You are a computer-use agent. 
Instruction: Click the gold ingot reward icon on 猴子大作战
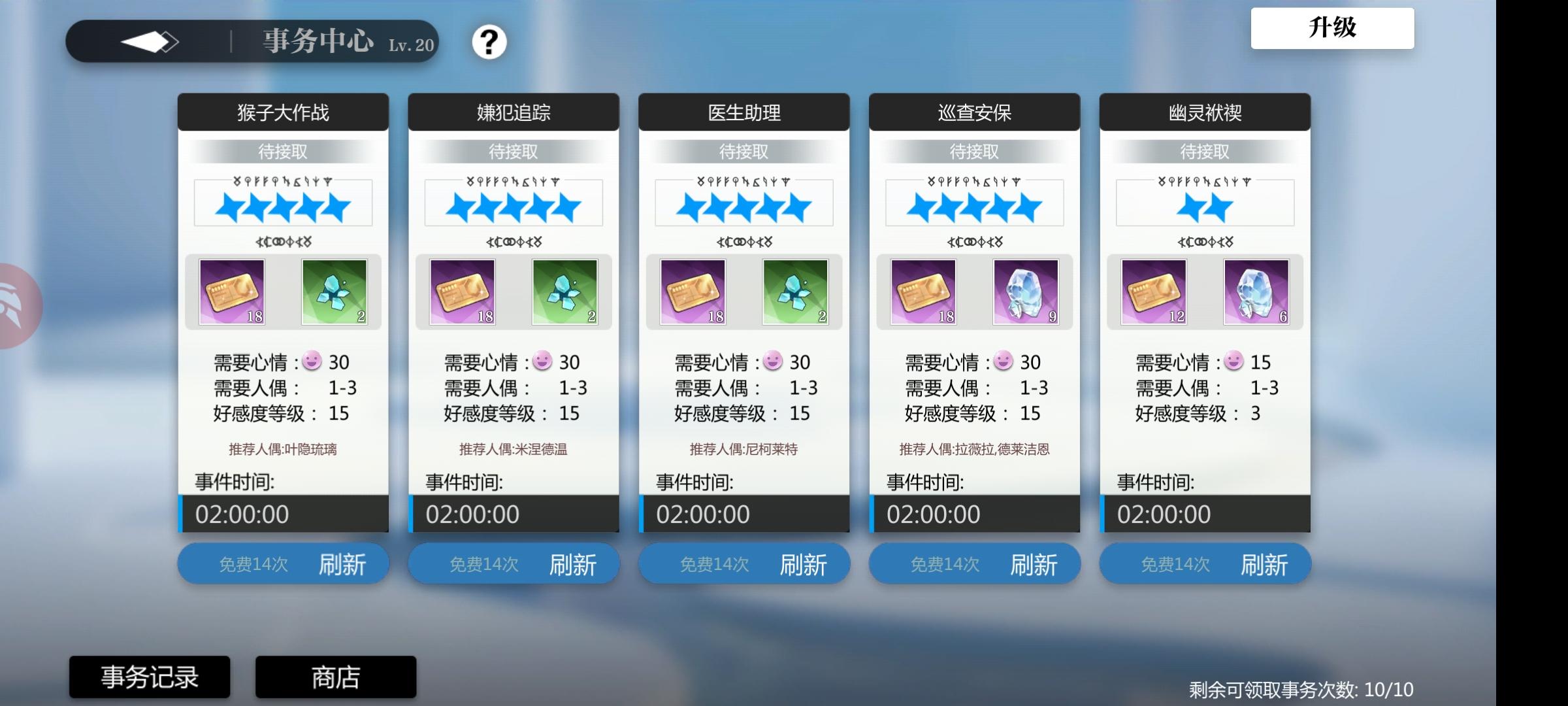point(233,292)
